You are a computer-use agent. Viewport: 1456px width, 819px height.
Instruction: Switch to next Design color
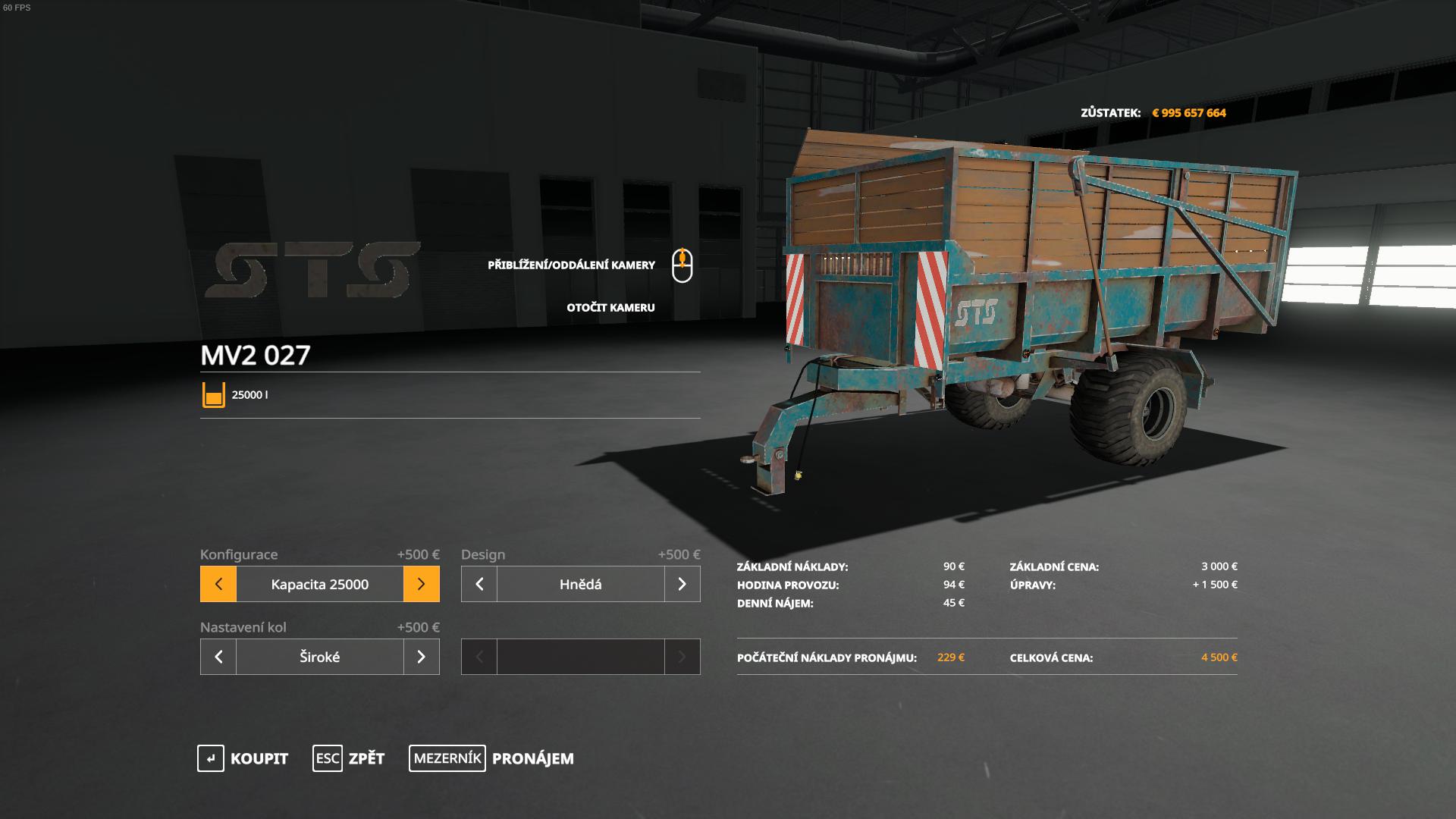coord(682,584)
